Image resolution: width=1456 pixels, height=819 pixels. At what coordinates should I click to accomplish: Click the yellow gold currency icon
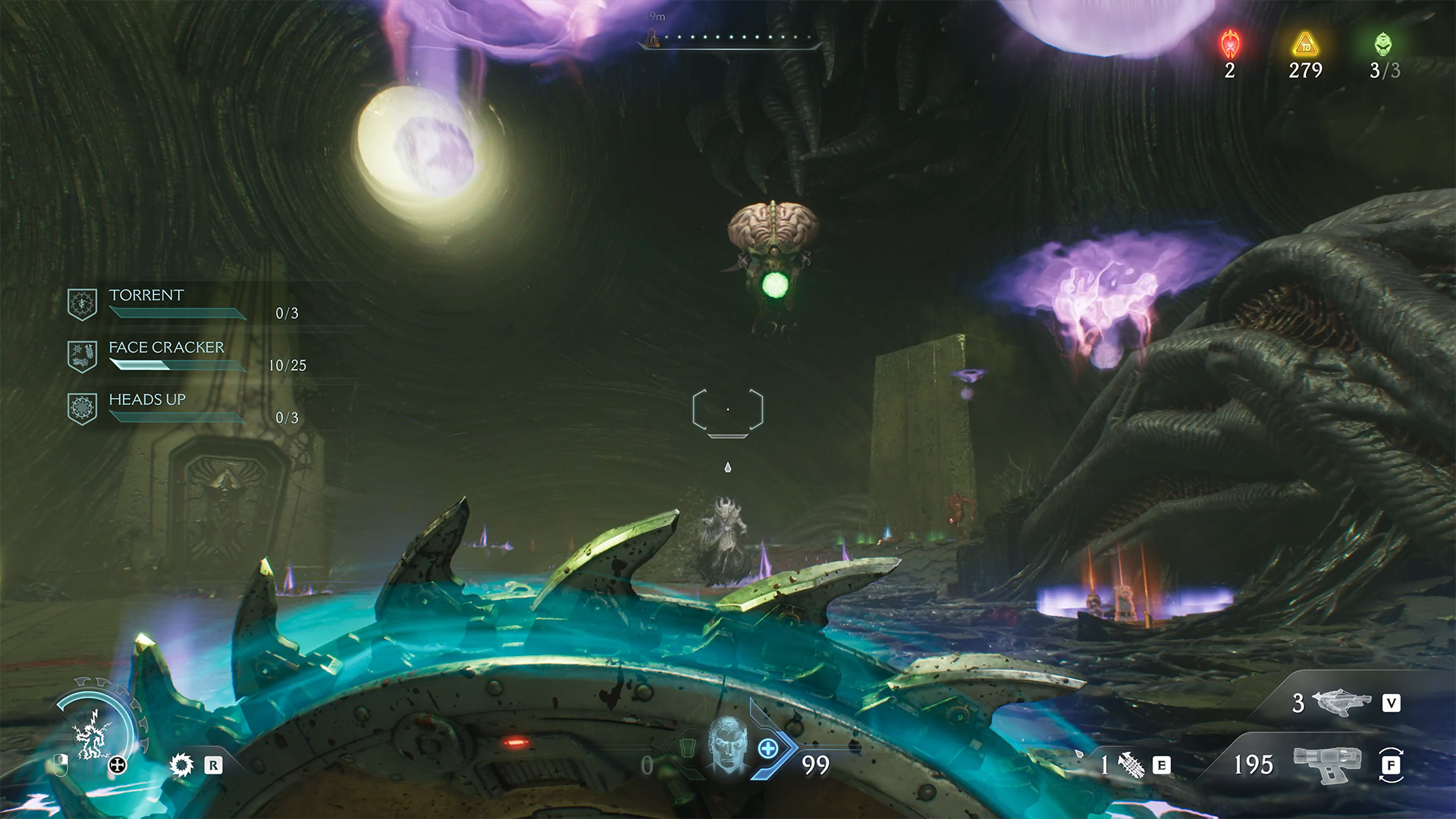pos(1305,45)
